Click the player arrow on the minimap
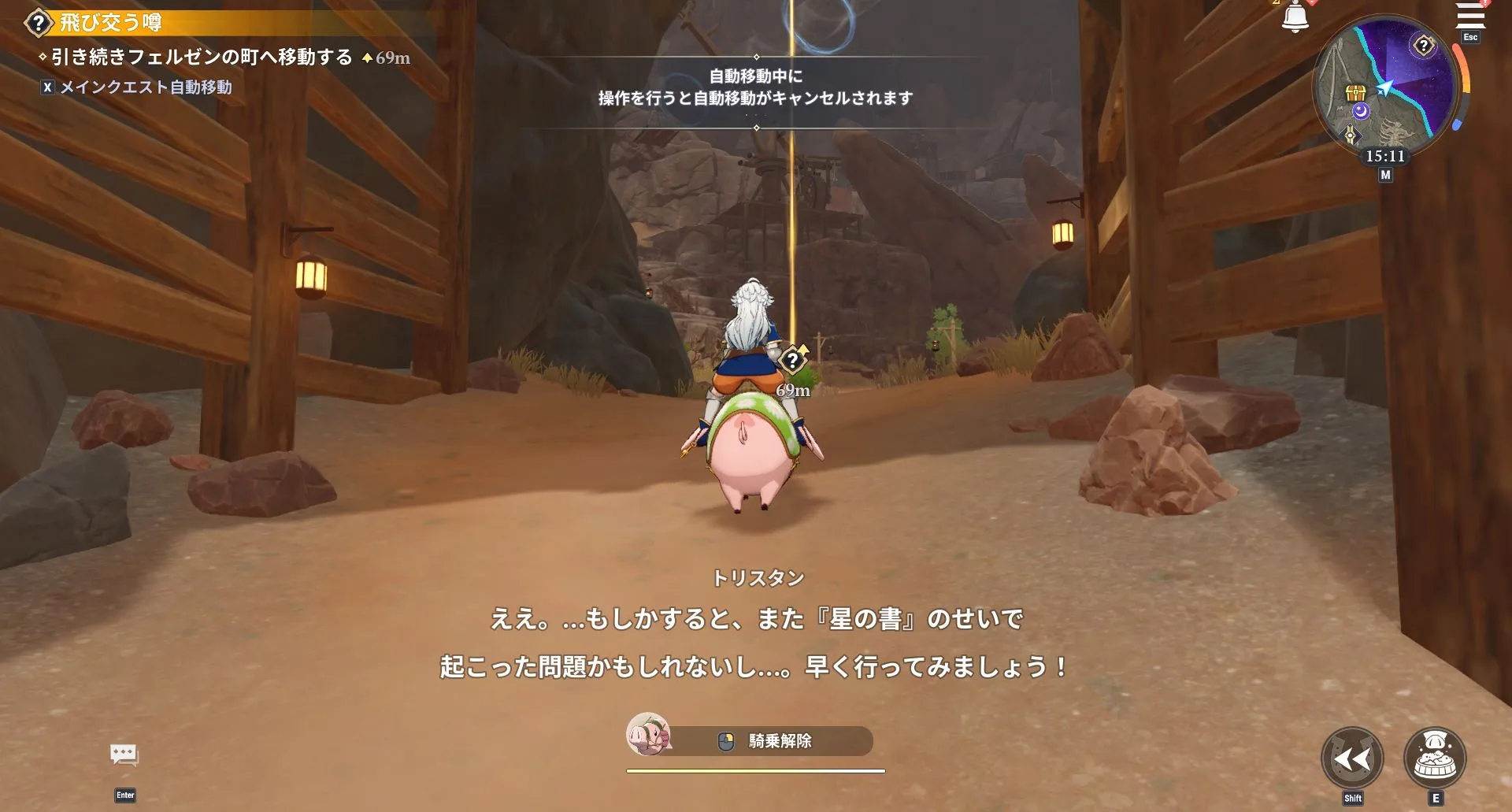Viewport: 1512px width, 812px height. point(1386,86)
